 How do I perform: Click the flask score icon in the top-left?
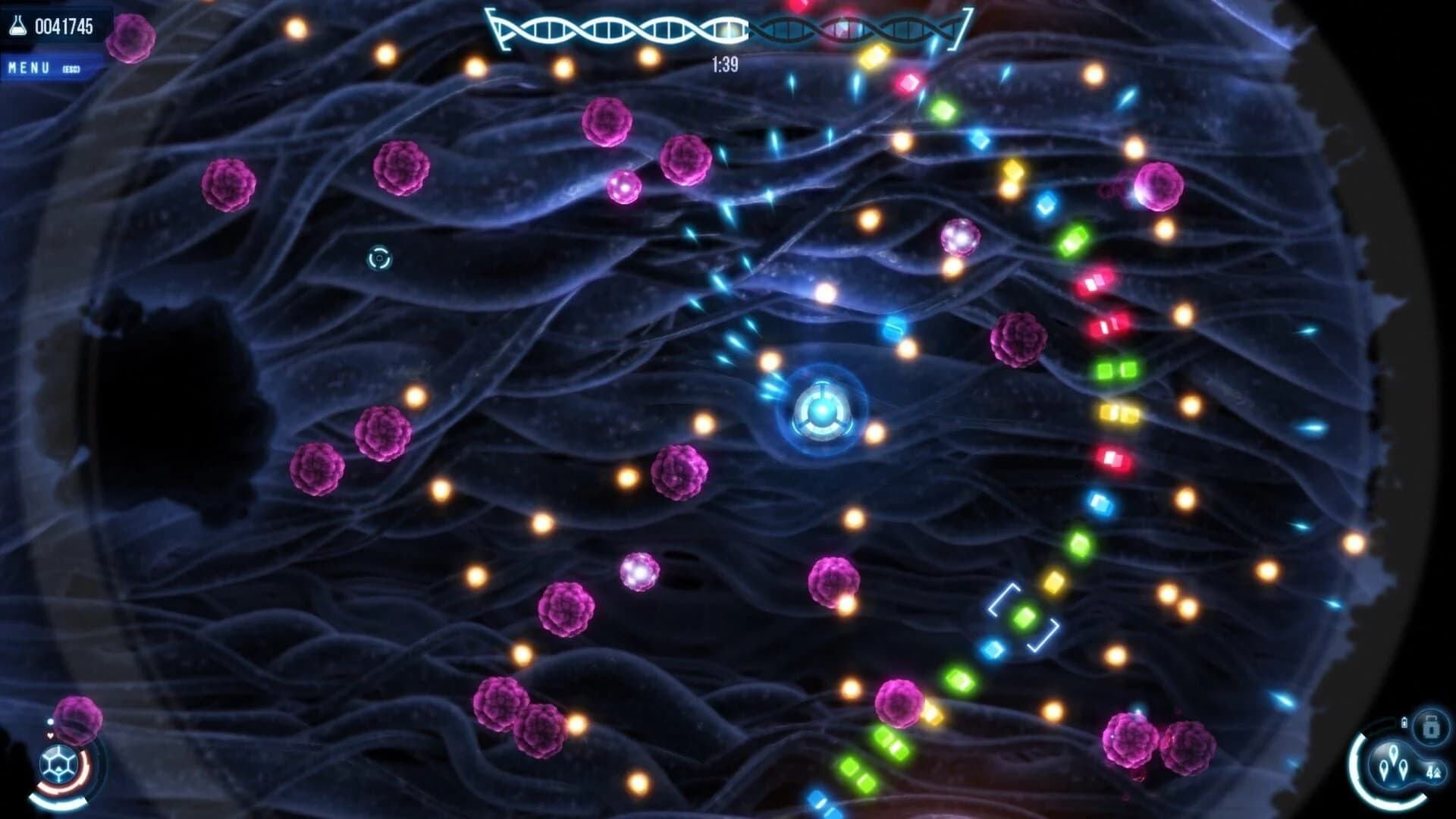19,25
